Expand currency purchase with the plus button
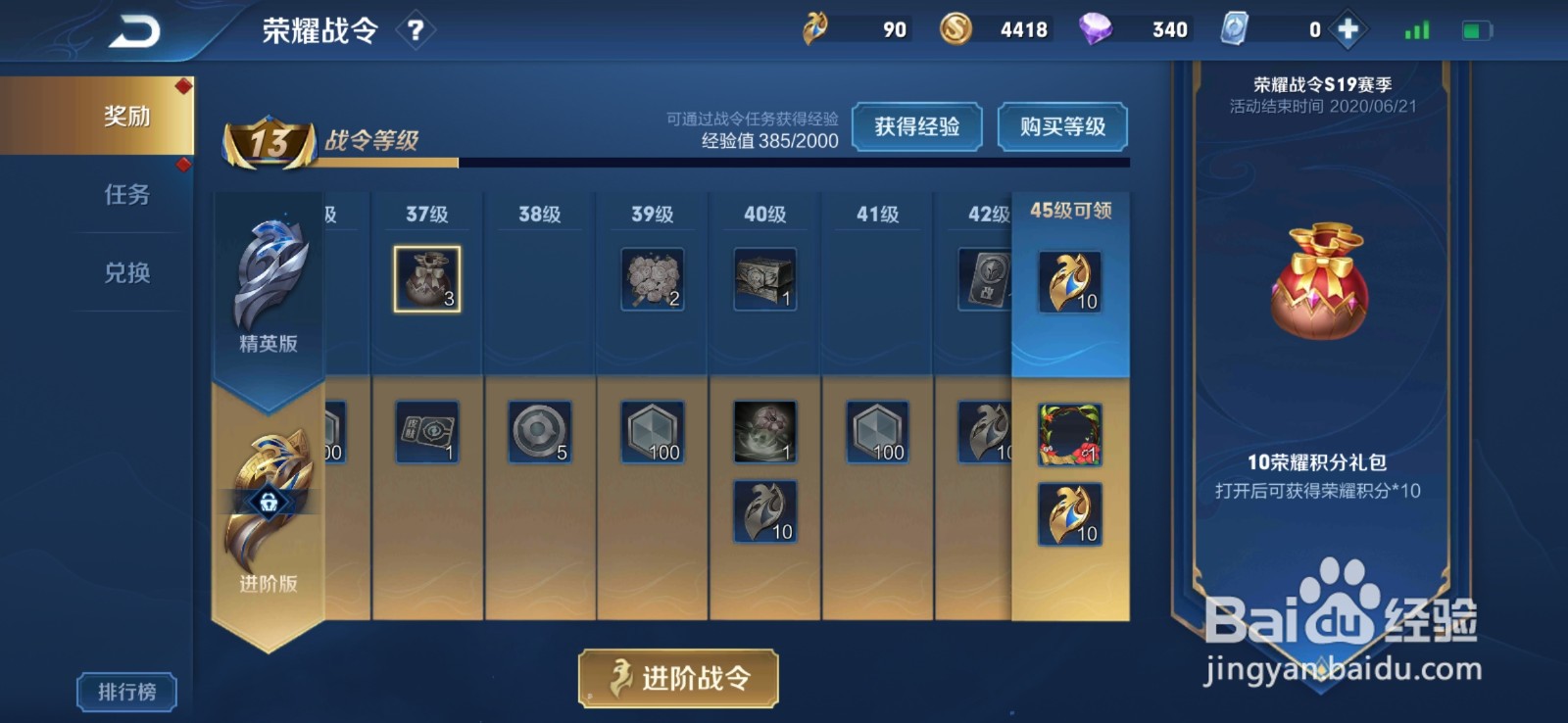The width and height of the screenshot is (1568, 723). [1347, 28]
